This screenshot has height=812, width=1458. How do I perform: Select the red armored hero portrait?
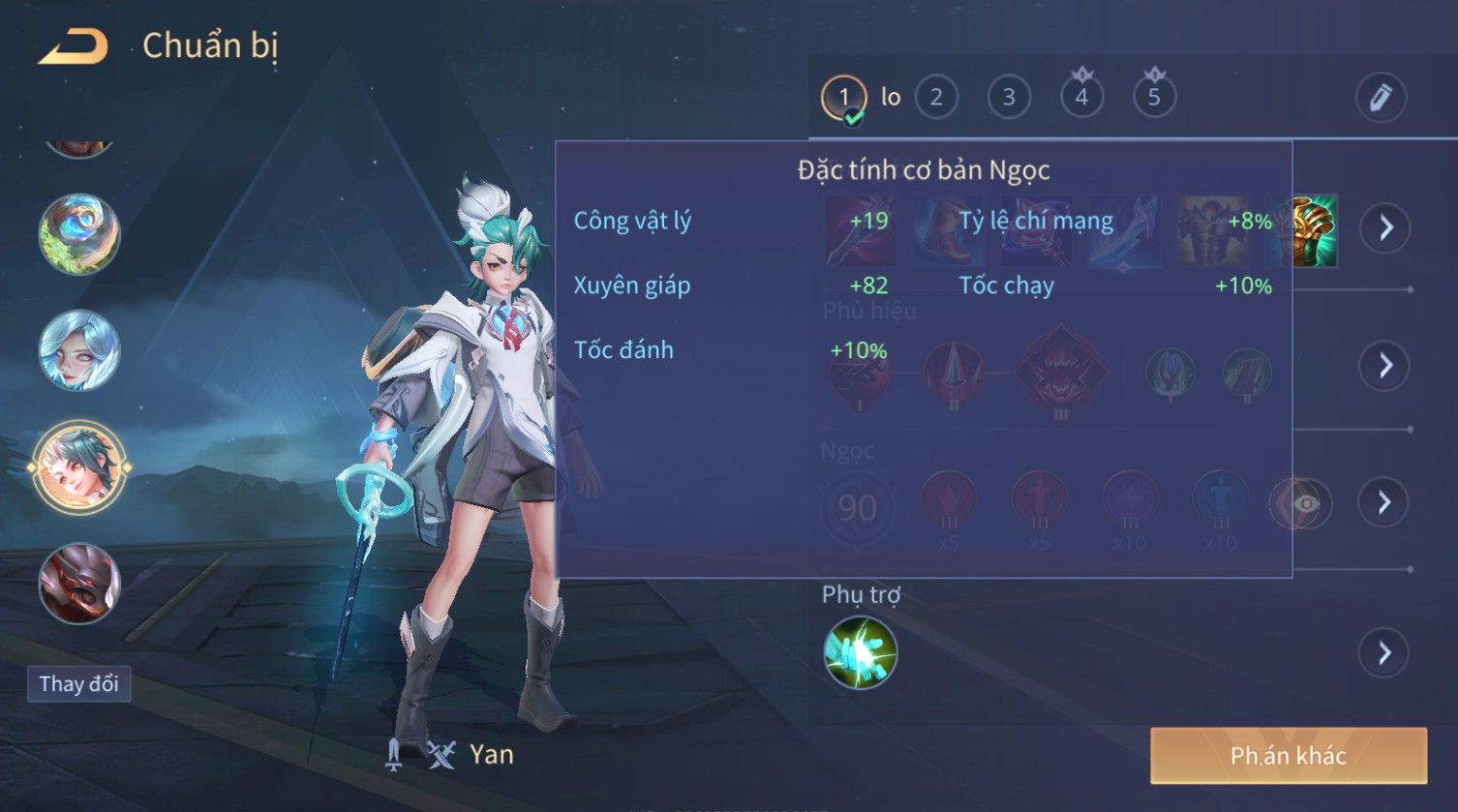[79, 584]
